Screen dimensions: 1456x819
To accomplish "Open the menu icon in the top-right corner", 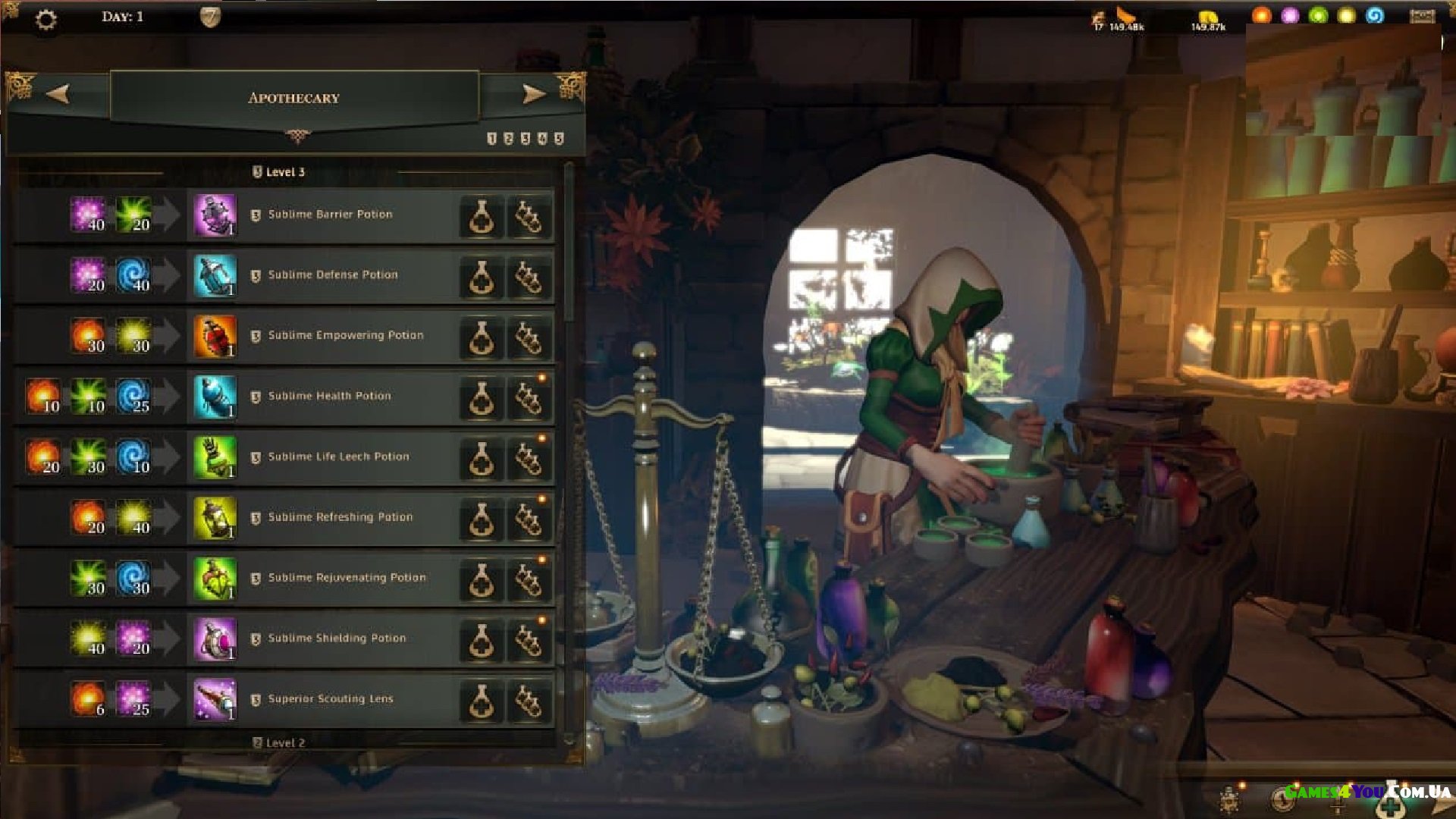I will click(1422, 16).
